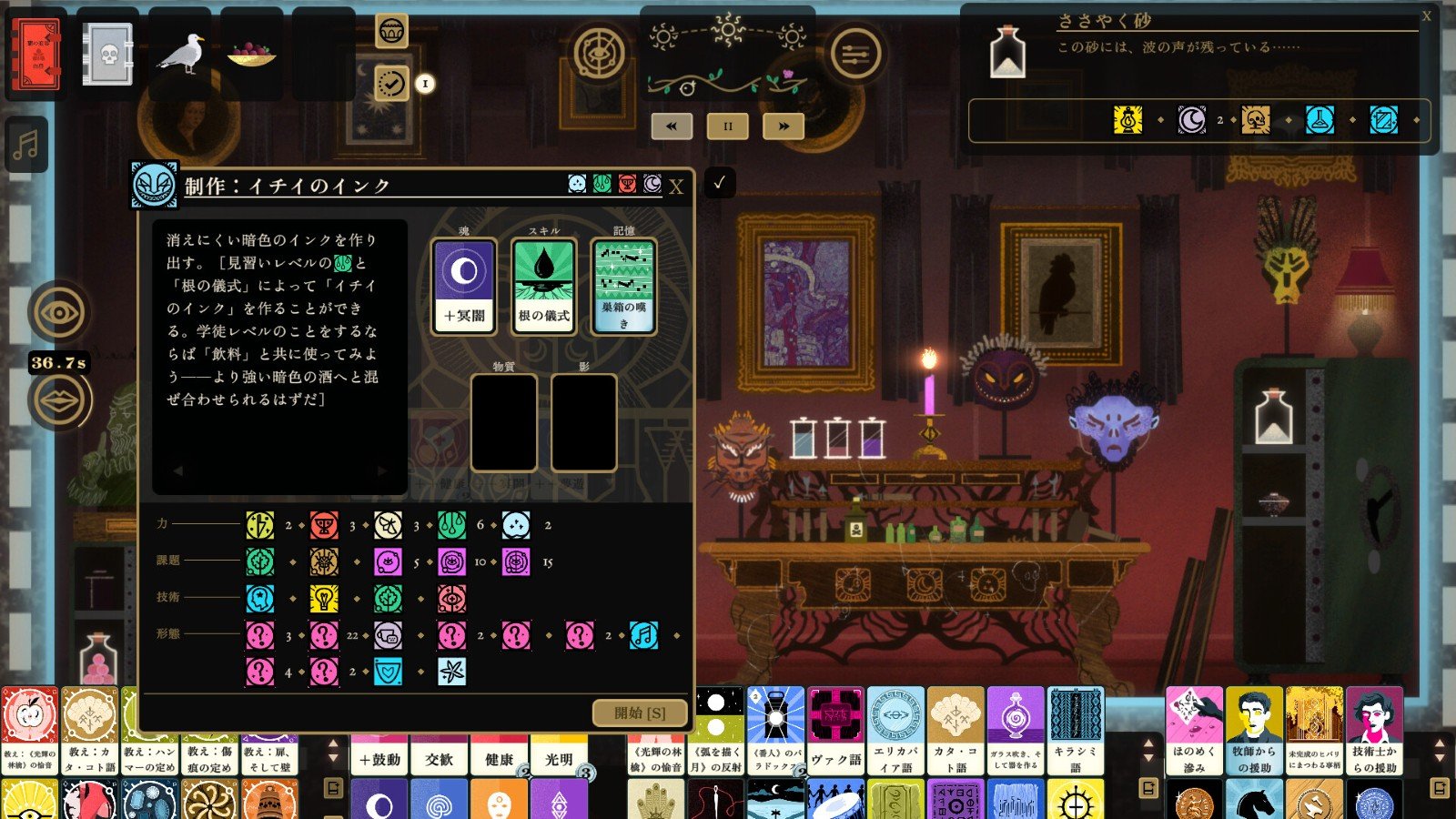Click the eye verb icon
1456x819 pixels.
(59, 312)
